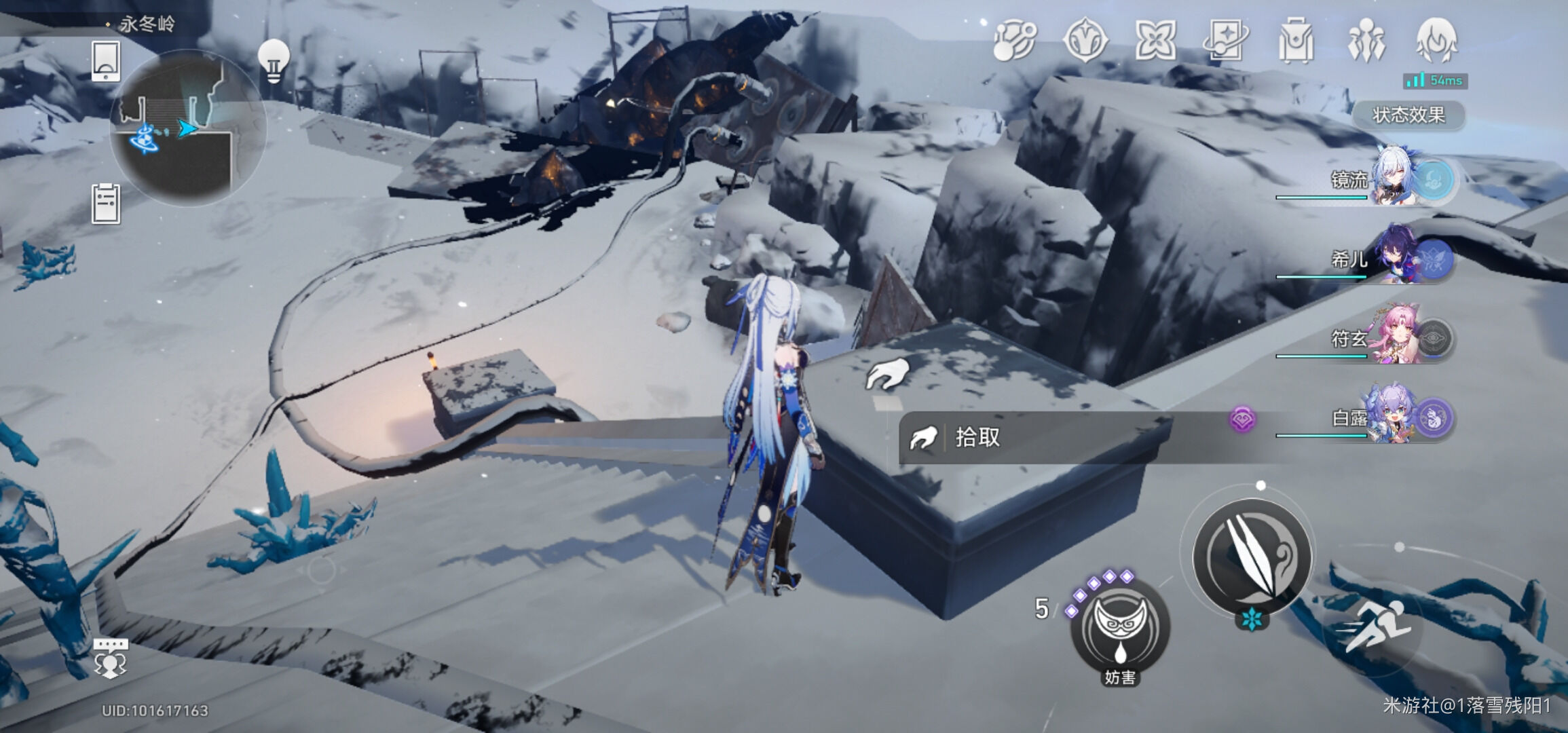Image resolution: width=1568 pixels, height=733 pixels.
Task: Open the mission clipboard icon
Action: click(x=106, y=204)
